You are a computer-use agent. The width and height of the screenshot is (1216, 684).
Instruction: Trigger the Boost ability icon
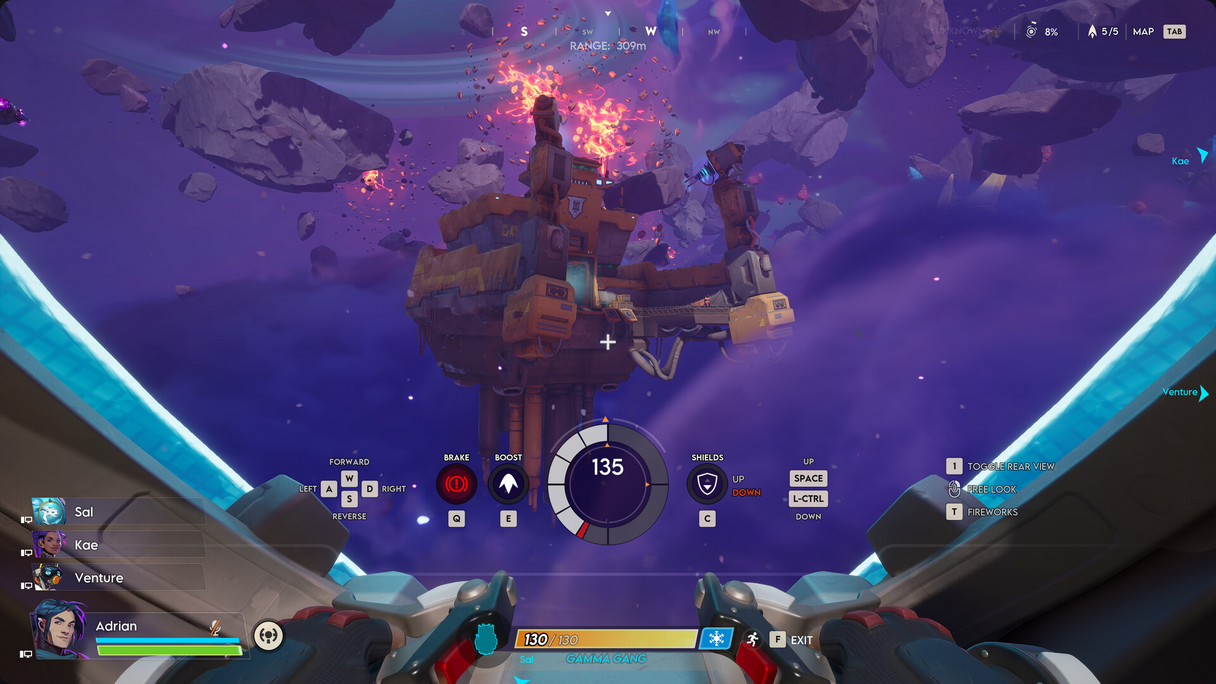(508, 484)
